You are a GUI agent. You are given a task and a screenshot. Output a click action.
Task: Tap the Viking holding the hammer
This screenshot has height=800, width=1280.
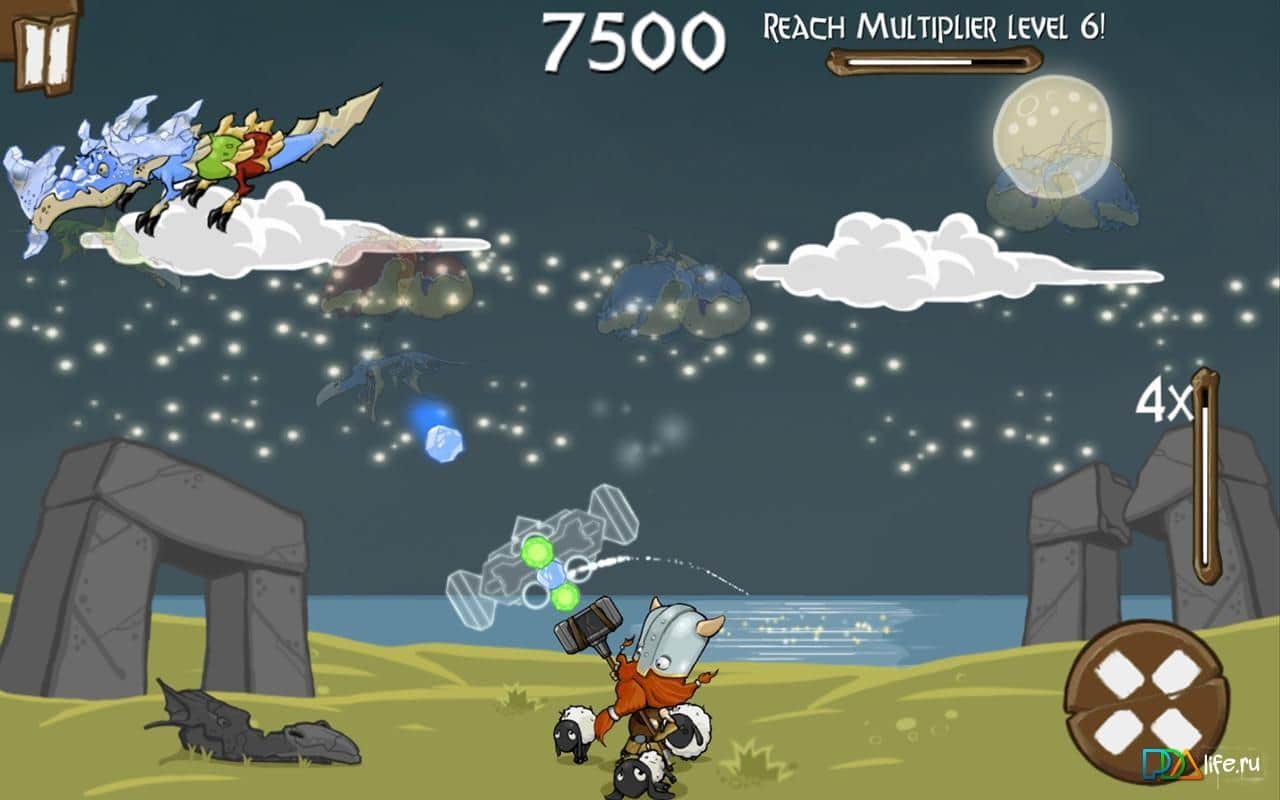660,670
